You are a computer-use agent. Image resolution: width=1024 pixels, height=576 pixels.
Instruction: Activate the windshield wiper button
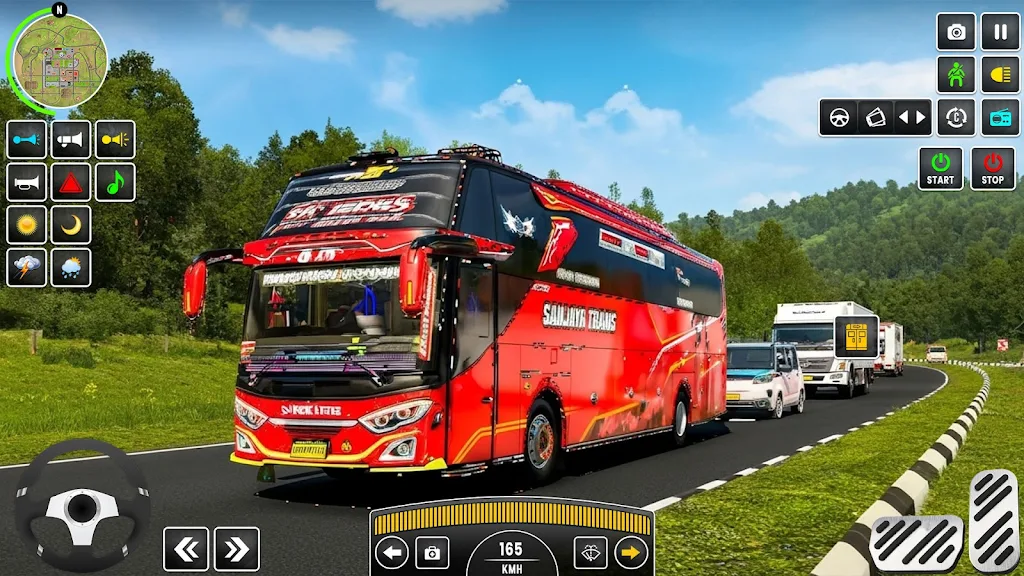click(590, 552)
